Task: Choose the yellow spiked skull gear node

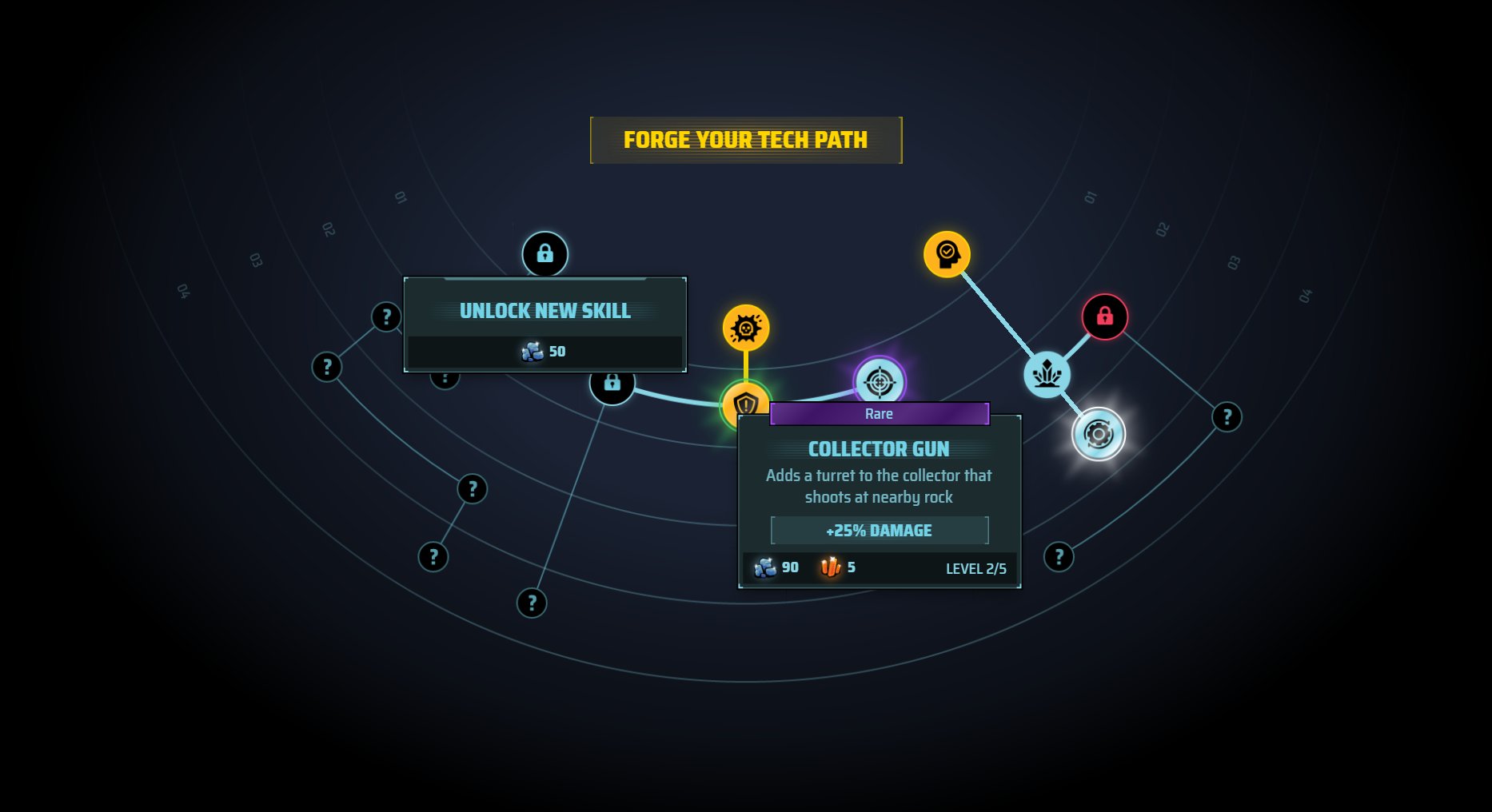Action: click(746, 328)
